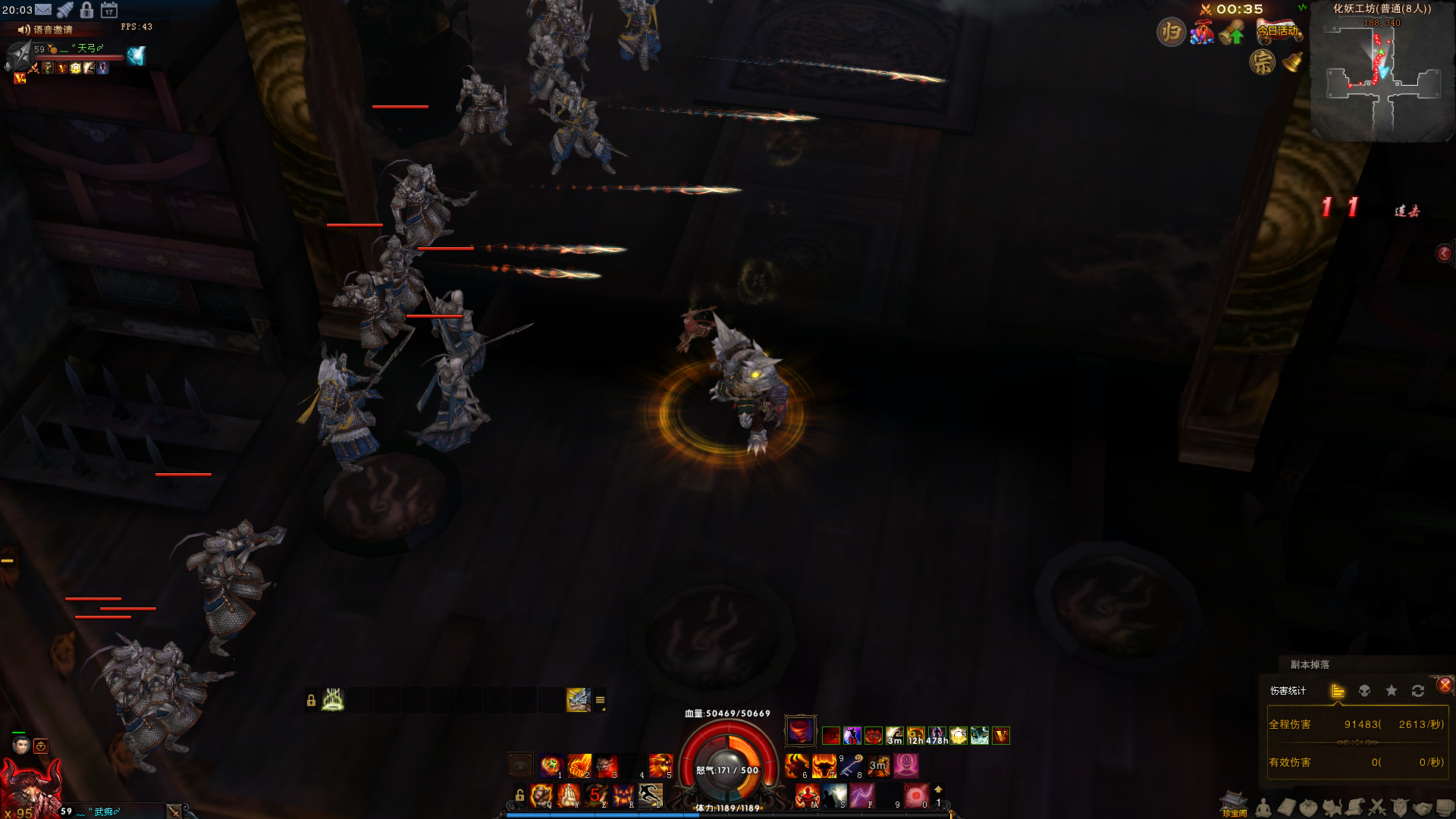This screenshot has height=819, width=1456.
Task: Open the 副本掉落 dungeon drops tab
Action: (1310, 664)
